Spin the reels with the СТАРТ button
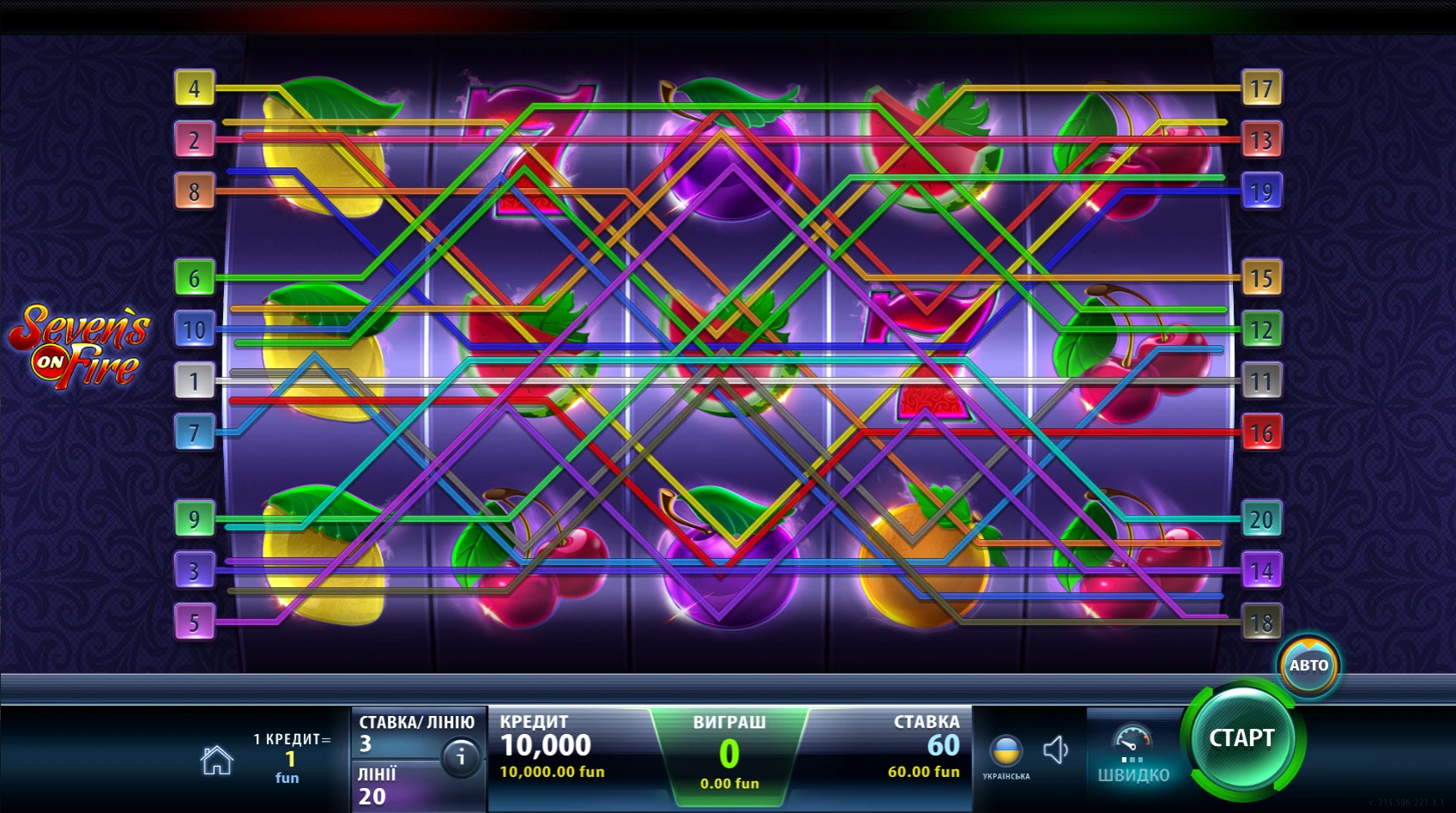This screenshot has width=1456, height=813. pyautogui.click(x=1242, y=737)
